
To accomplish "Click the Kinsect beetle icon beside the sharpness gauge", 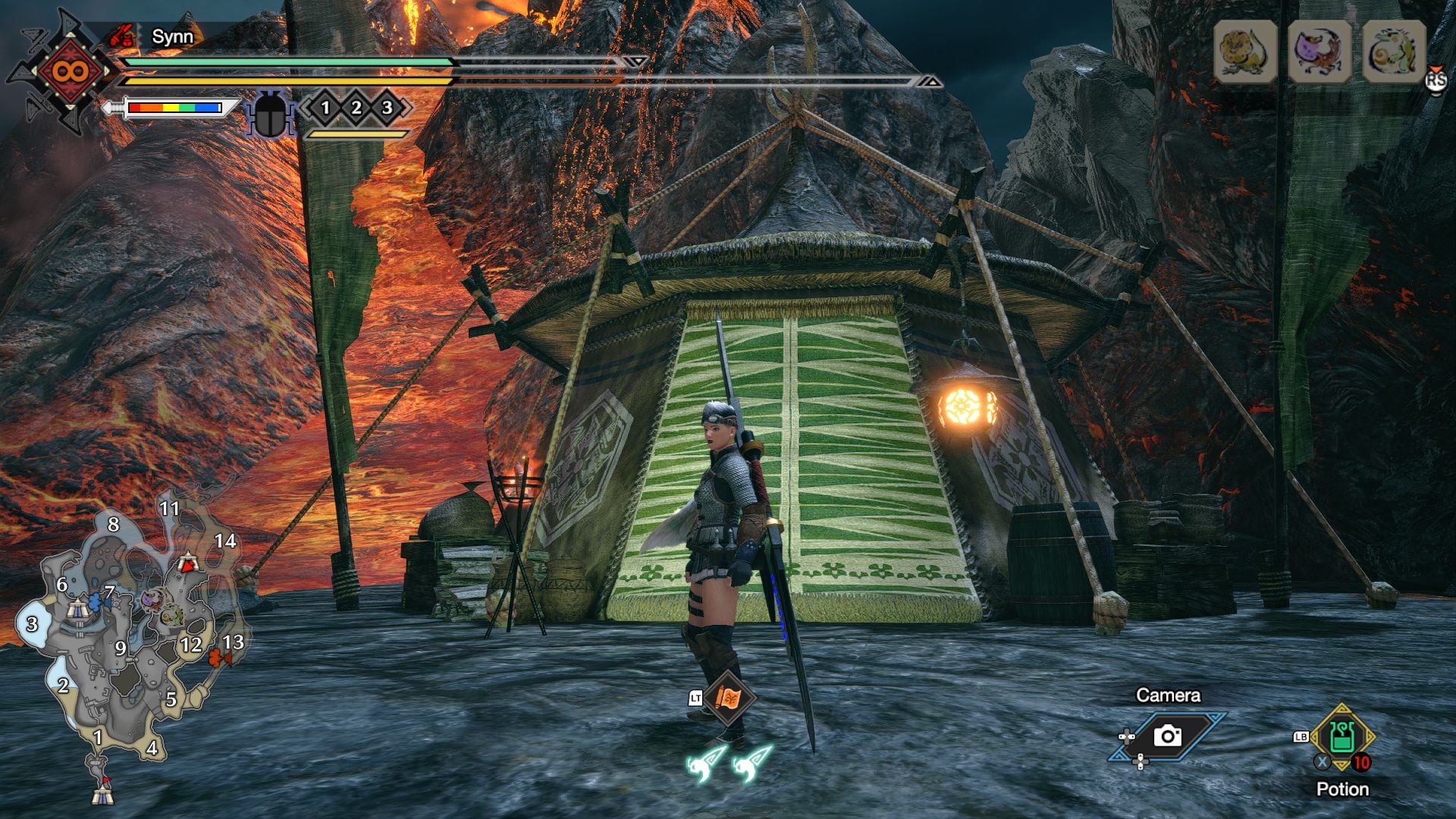I will point(271,115).
